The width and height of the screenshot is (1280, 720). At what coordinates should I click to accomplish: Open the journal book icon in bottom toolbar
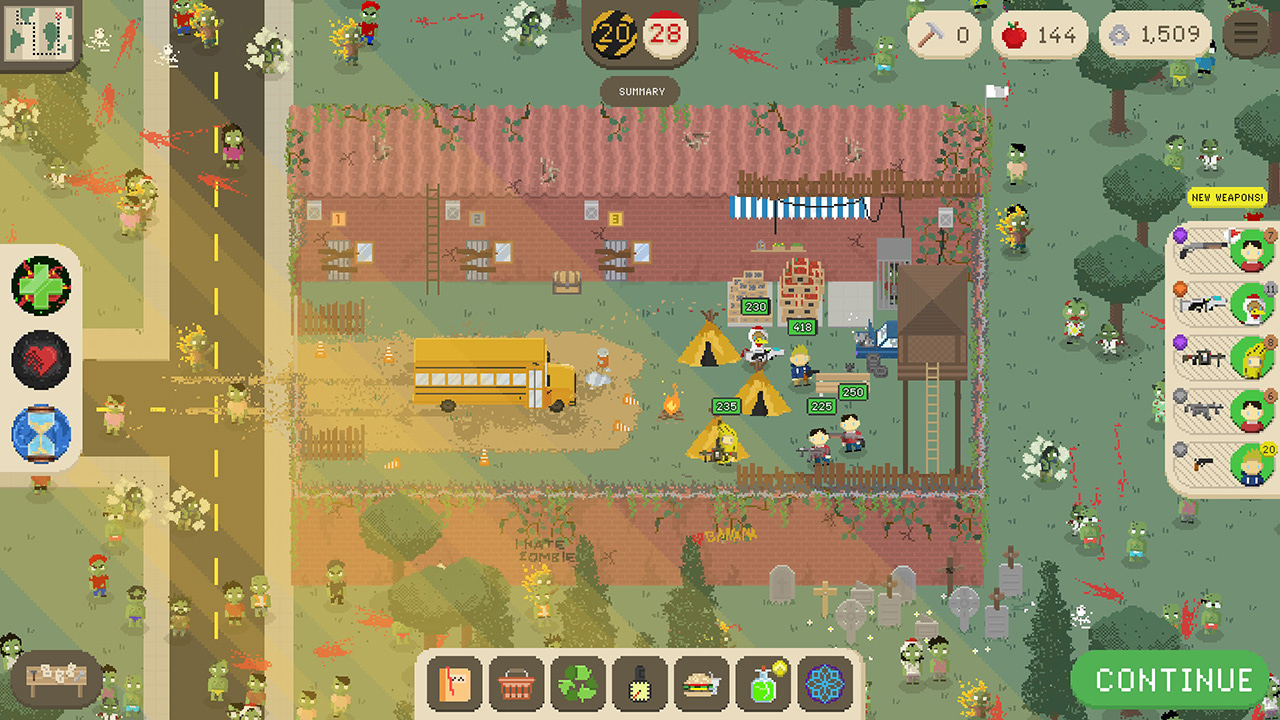[x=453, y=685]
